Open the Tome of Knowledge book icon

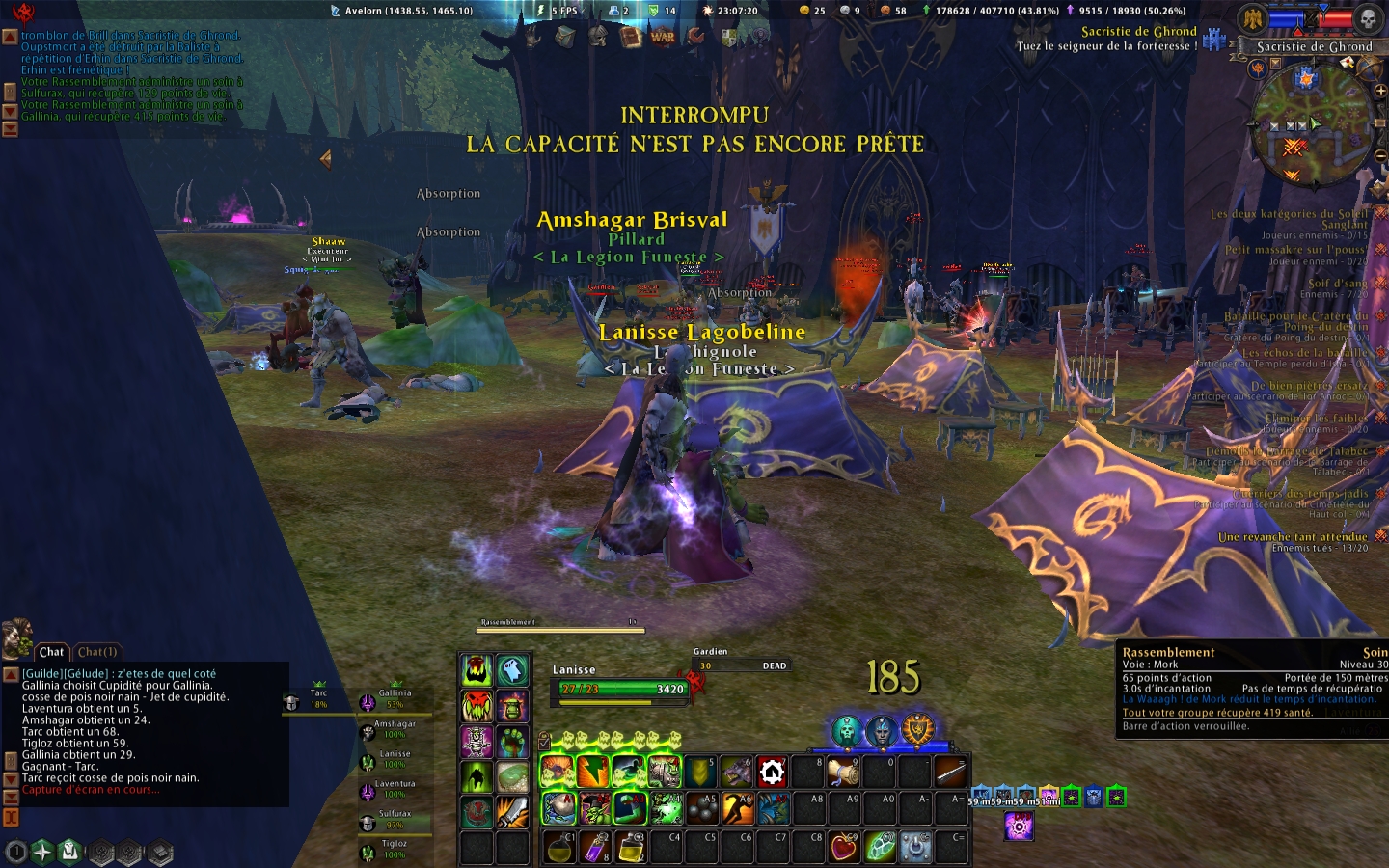coord(631,37)
